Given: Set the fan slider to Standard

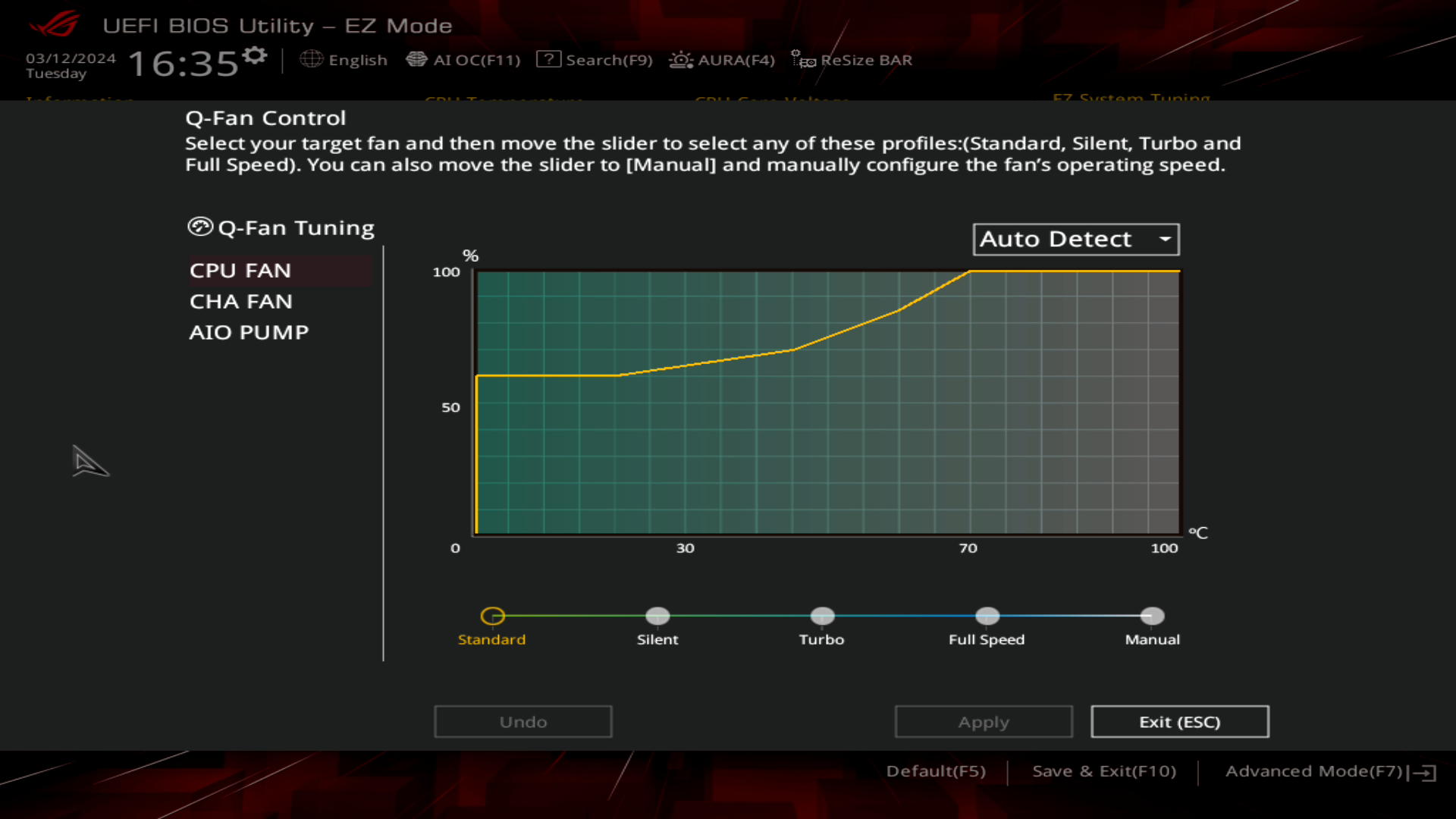Looking at the screenshot, I should coord(493,616).
